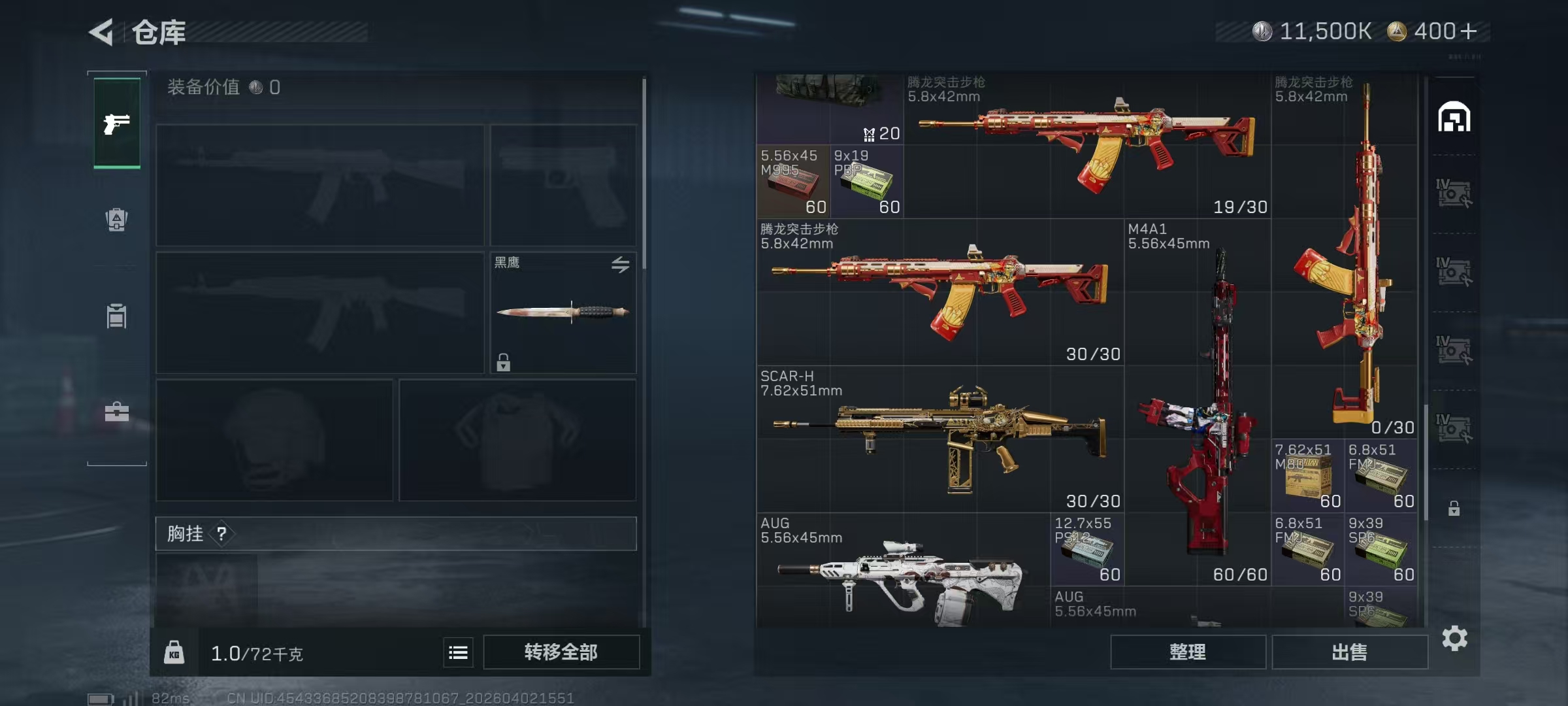Select the weapons tab with pistol icon
The width and height of the screenshot is (1568, 706).
tap(117, 123)
